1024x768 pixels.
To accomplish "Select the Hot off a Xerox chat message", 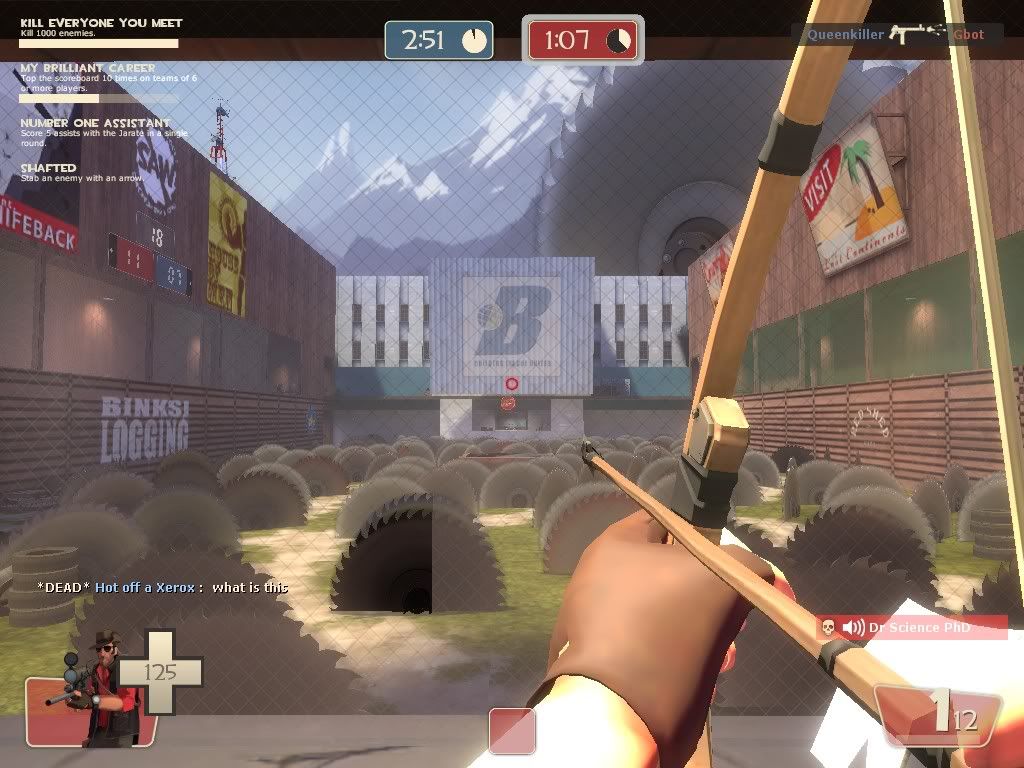I will pyautogui.click(x=163, y=587).
